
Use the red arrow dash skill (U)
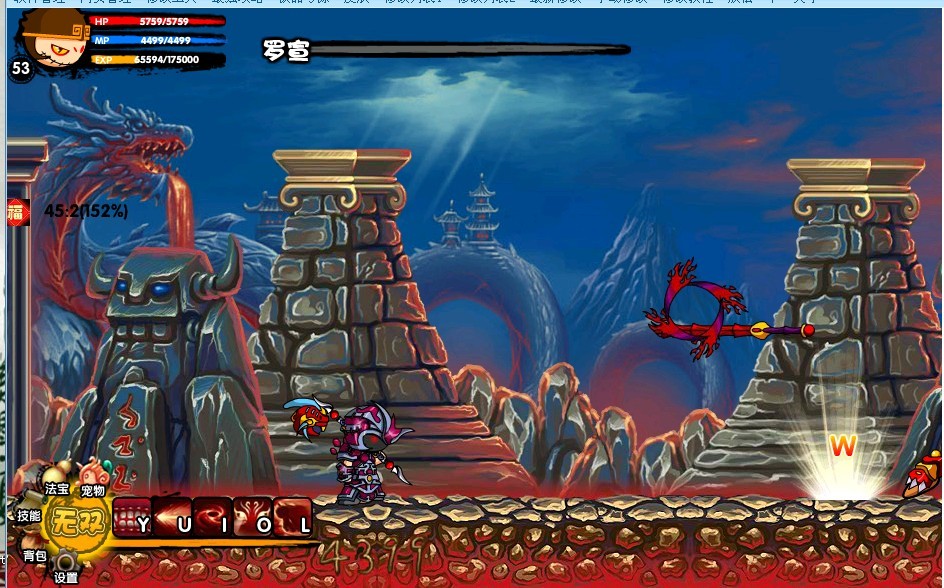(x=172, y=517)
